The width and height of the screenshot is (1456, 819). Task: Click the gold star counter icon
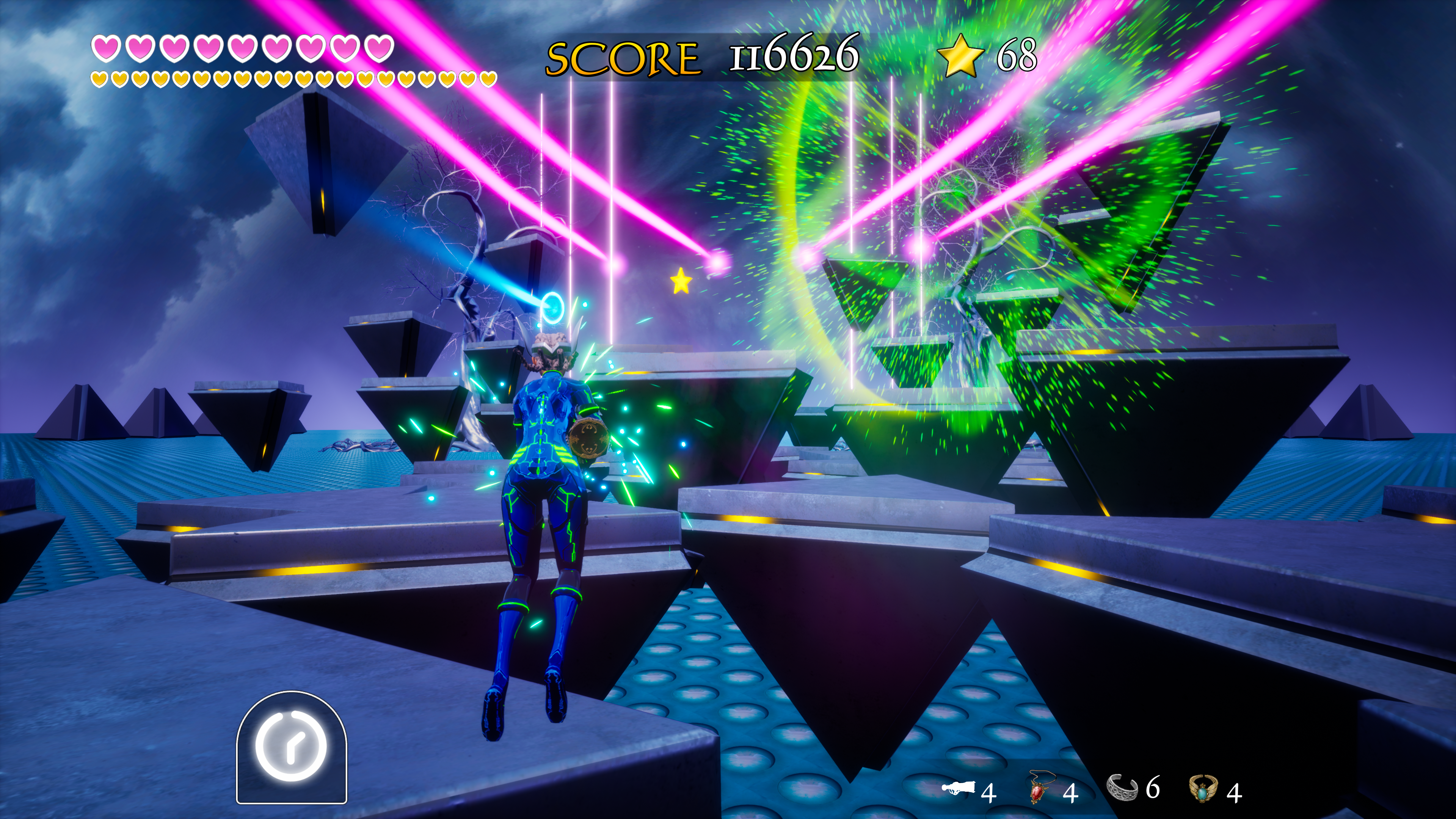coord(960,55)
